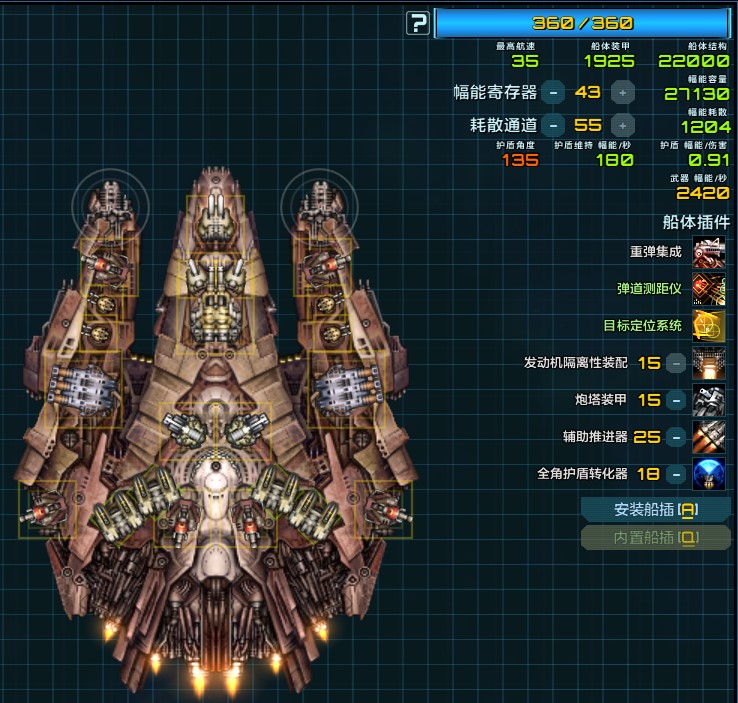The image size is (738, 703).
Task: Select the 全角护盾转化器 hullmod icon
Action: pos(709,474)
